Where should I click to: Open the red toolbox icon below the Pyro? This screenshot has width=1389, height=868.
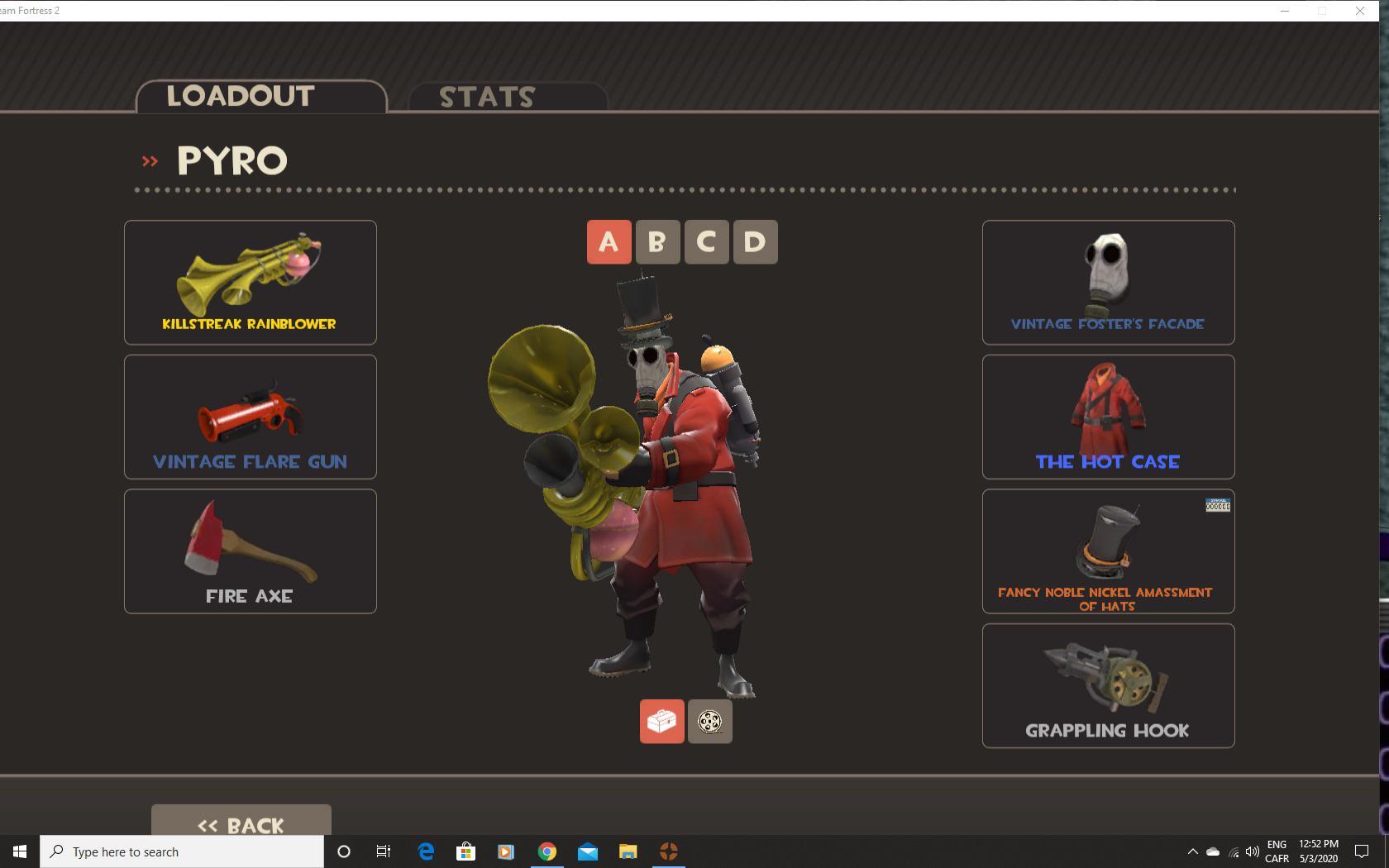[661, 721]
